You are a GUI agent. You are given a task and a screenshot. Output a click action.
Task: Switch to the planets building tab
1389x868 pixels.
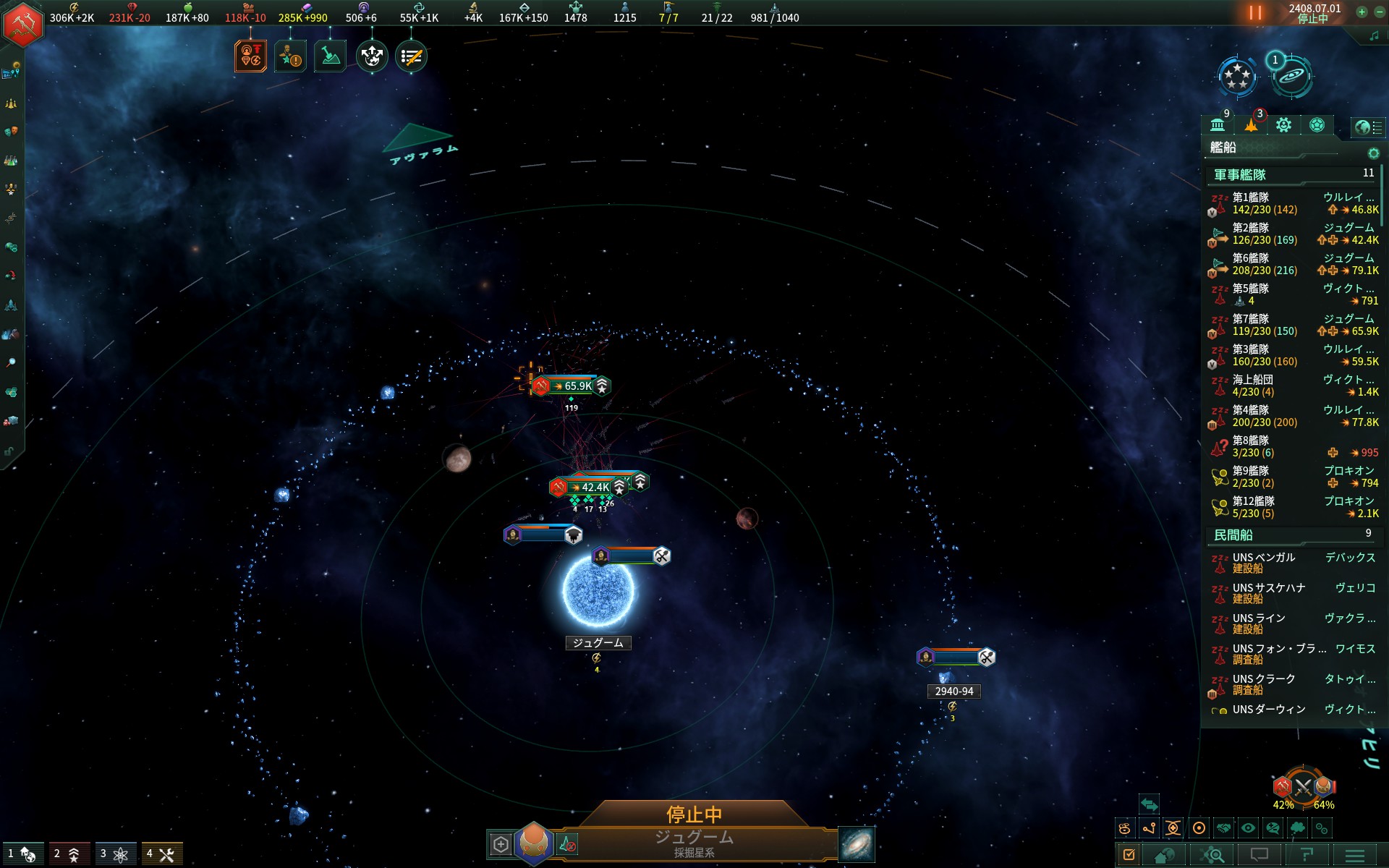[1218, 126]
